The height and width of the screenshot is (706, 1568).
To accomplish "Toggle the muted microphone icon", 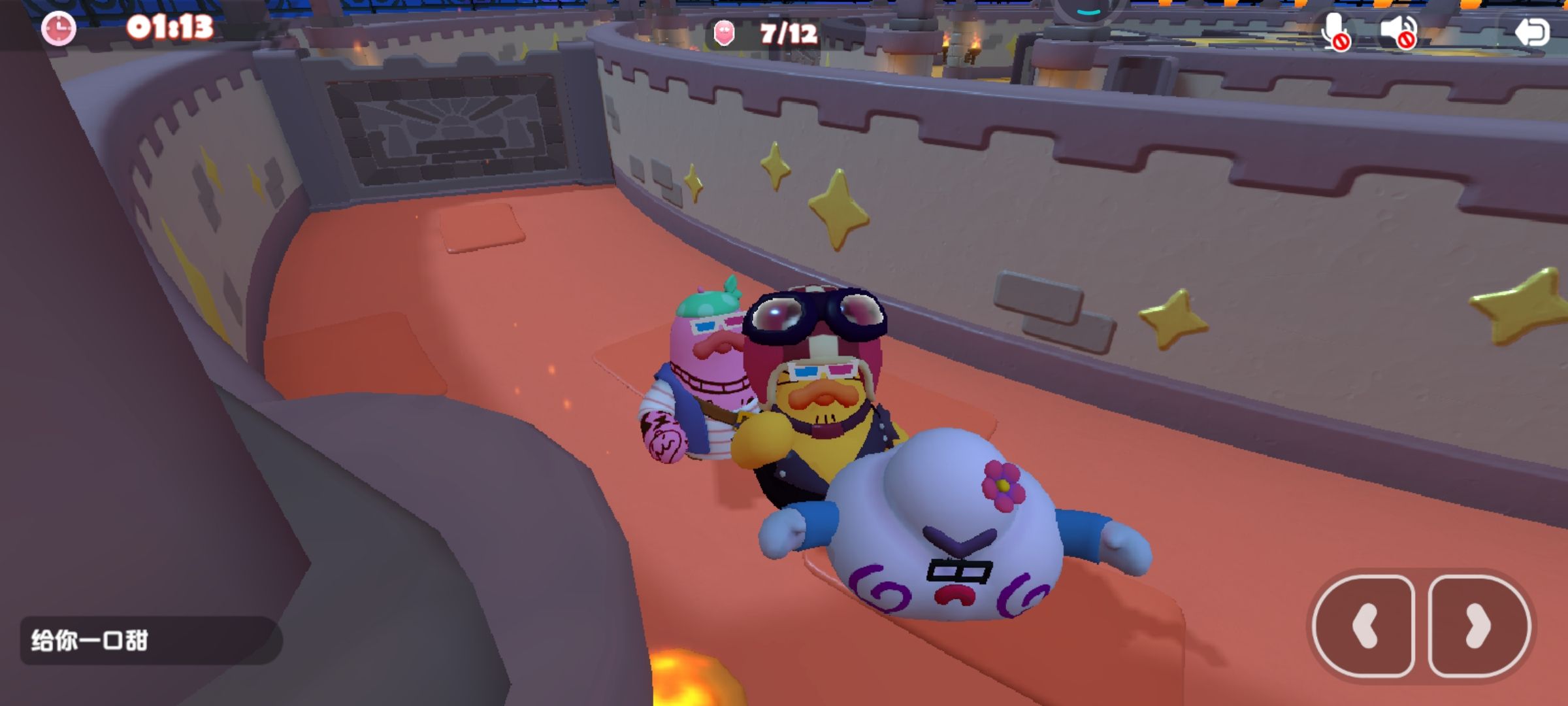I will point(1335,31).
